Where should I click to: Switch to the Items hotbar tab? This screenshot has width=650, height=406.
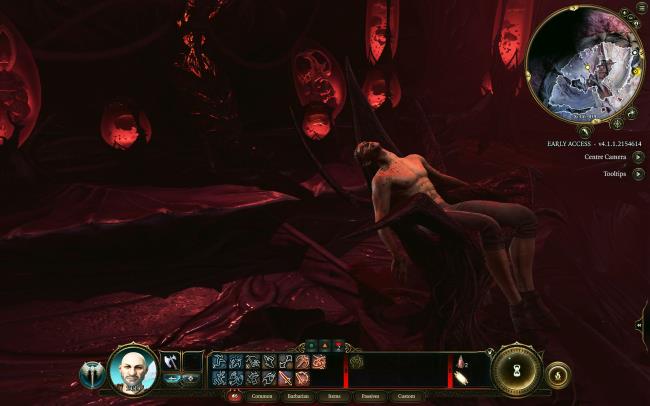pos(334,396)
